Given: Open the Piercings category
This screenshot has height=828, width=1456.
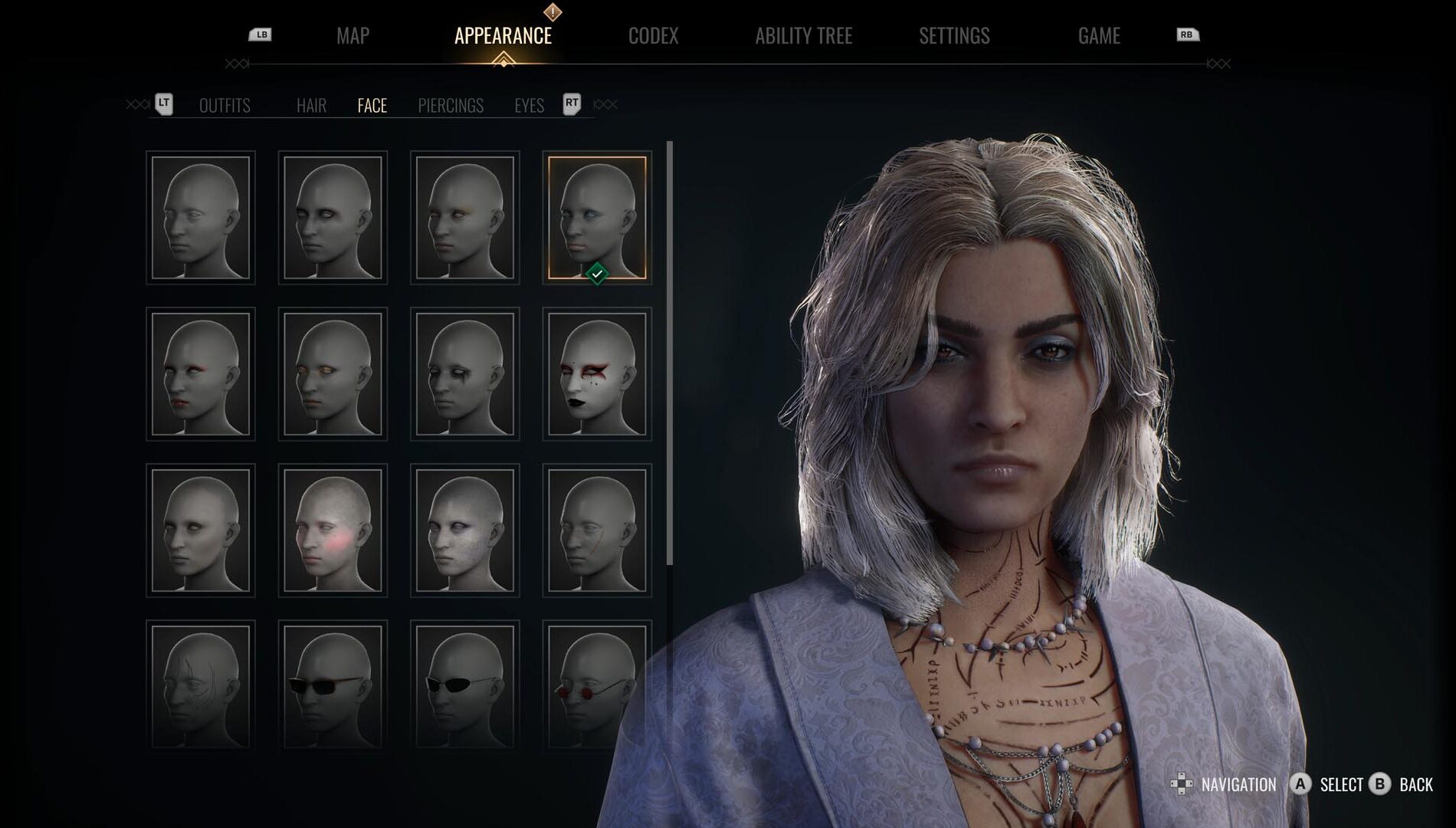Looking at the screenshot, I should coord(451,106).
